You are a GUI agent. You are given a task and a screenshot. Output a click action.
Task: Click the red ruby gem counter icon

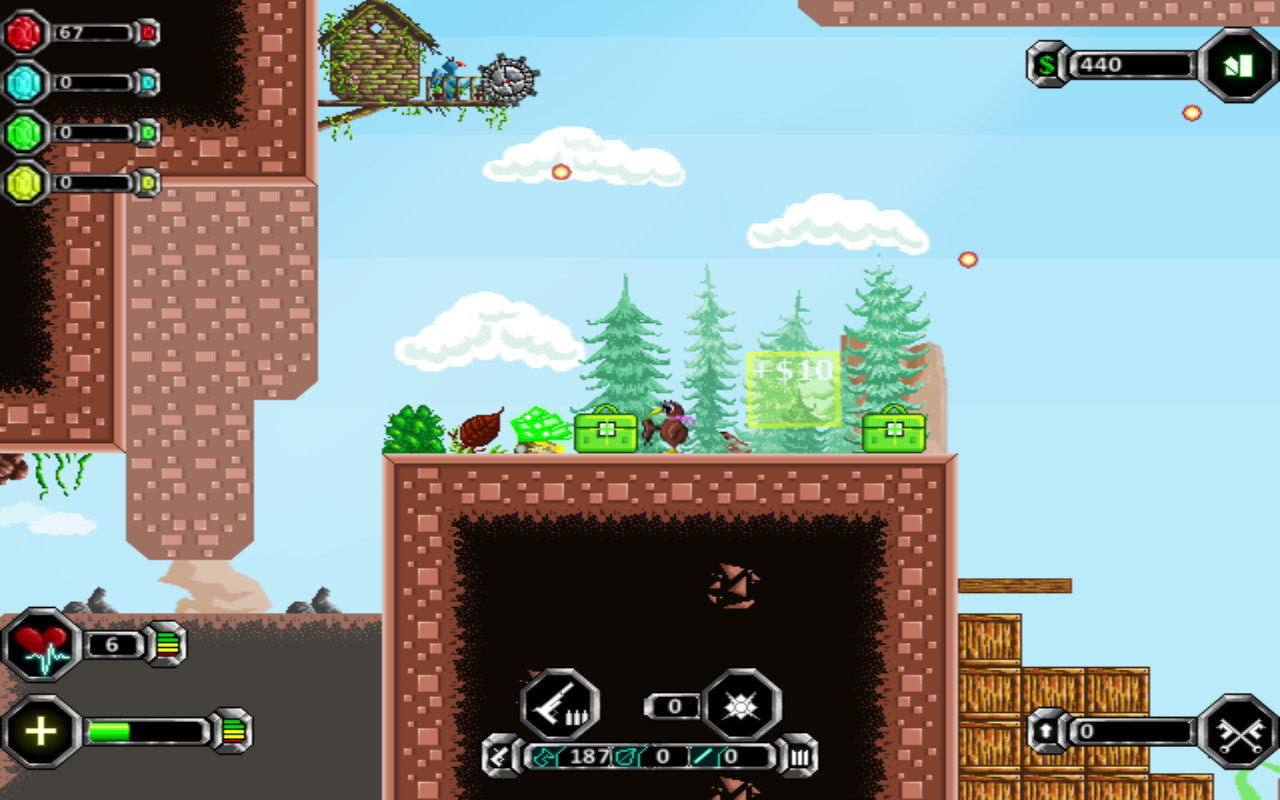22,35
